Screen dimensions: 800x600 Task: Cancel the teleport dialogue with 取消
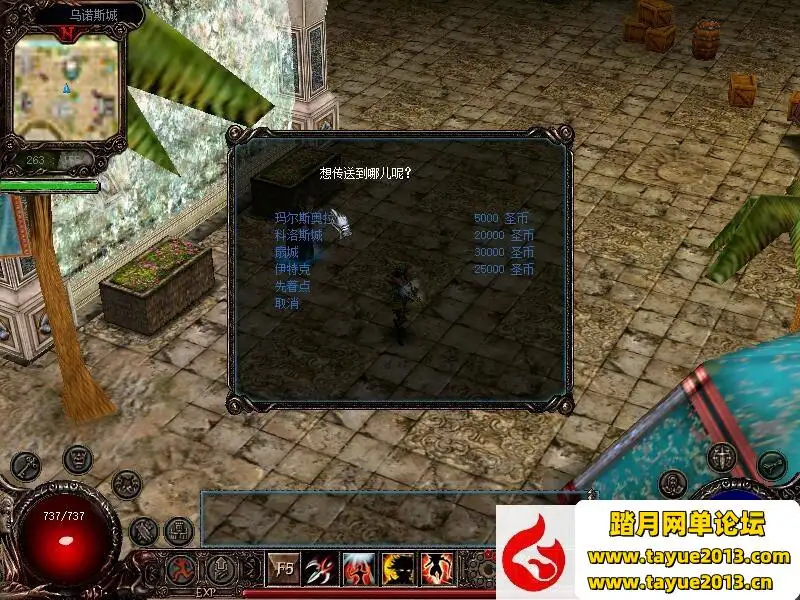[286, 303]
